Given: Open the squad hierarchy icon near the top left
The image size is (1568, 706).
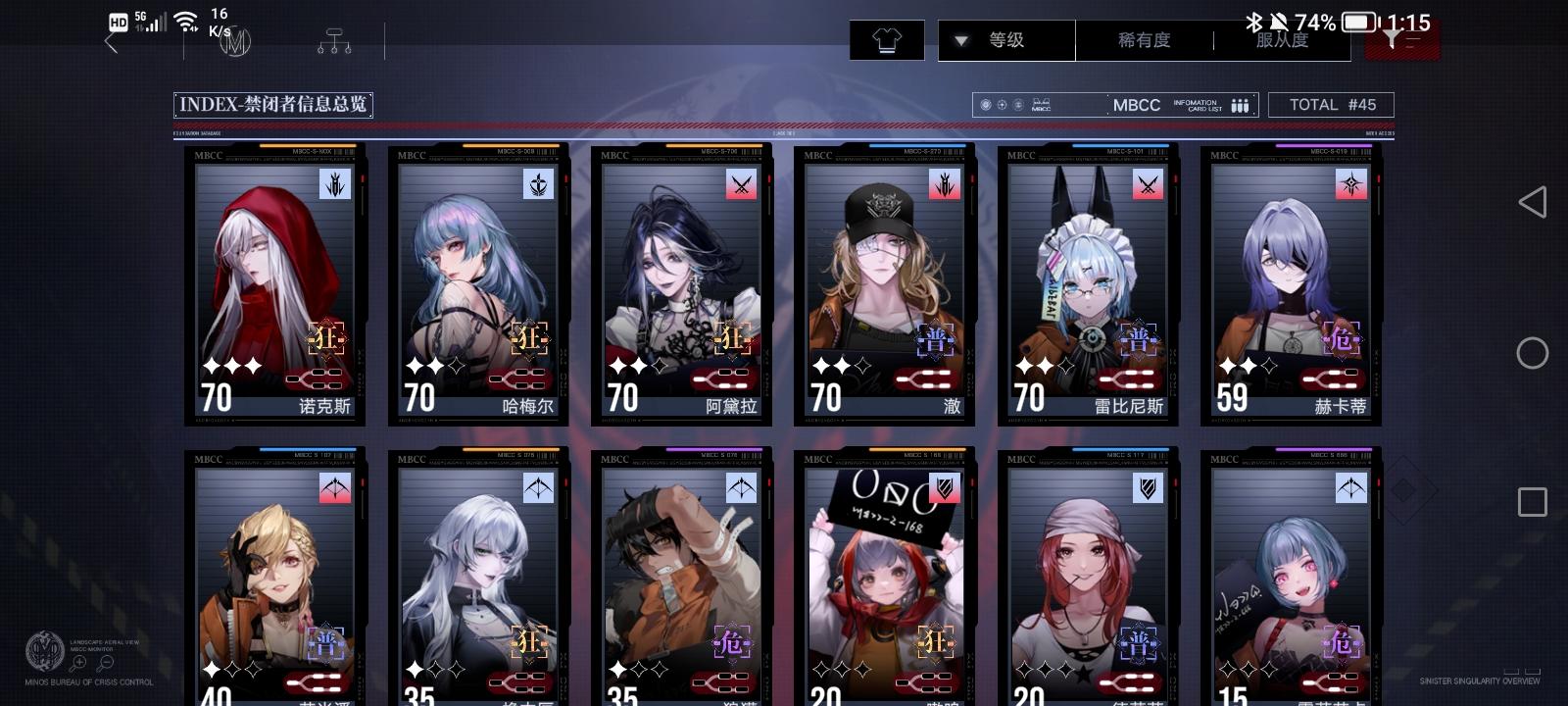Looking at the screenshot, I should (x=334, y=40).
